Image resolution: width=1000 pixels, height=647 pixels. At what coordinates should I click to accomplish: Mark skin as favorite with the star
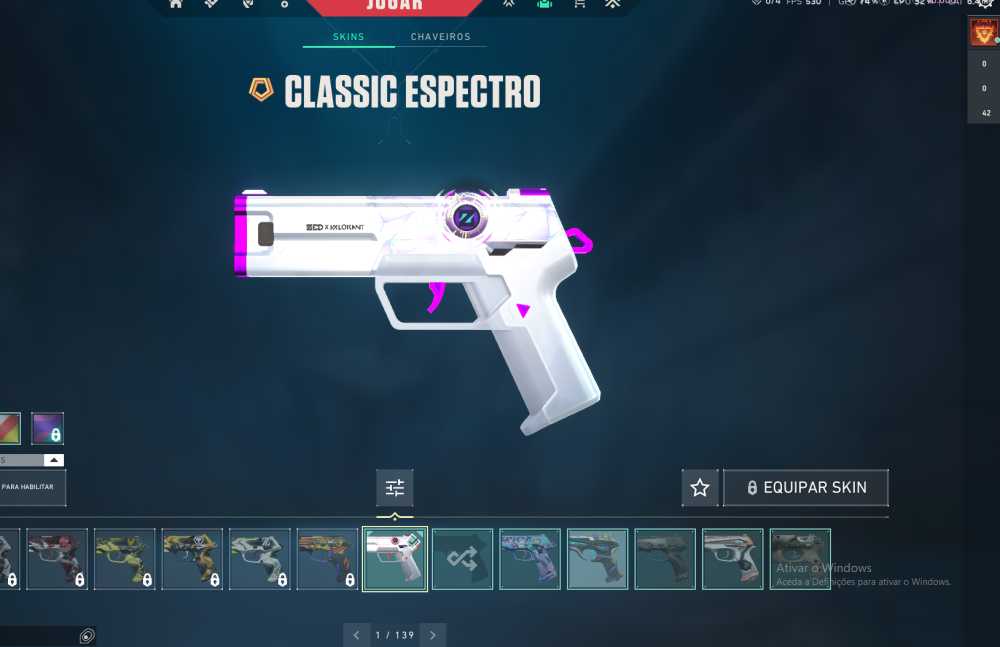pyautogui.click(x=700, y=488)
